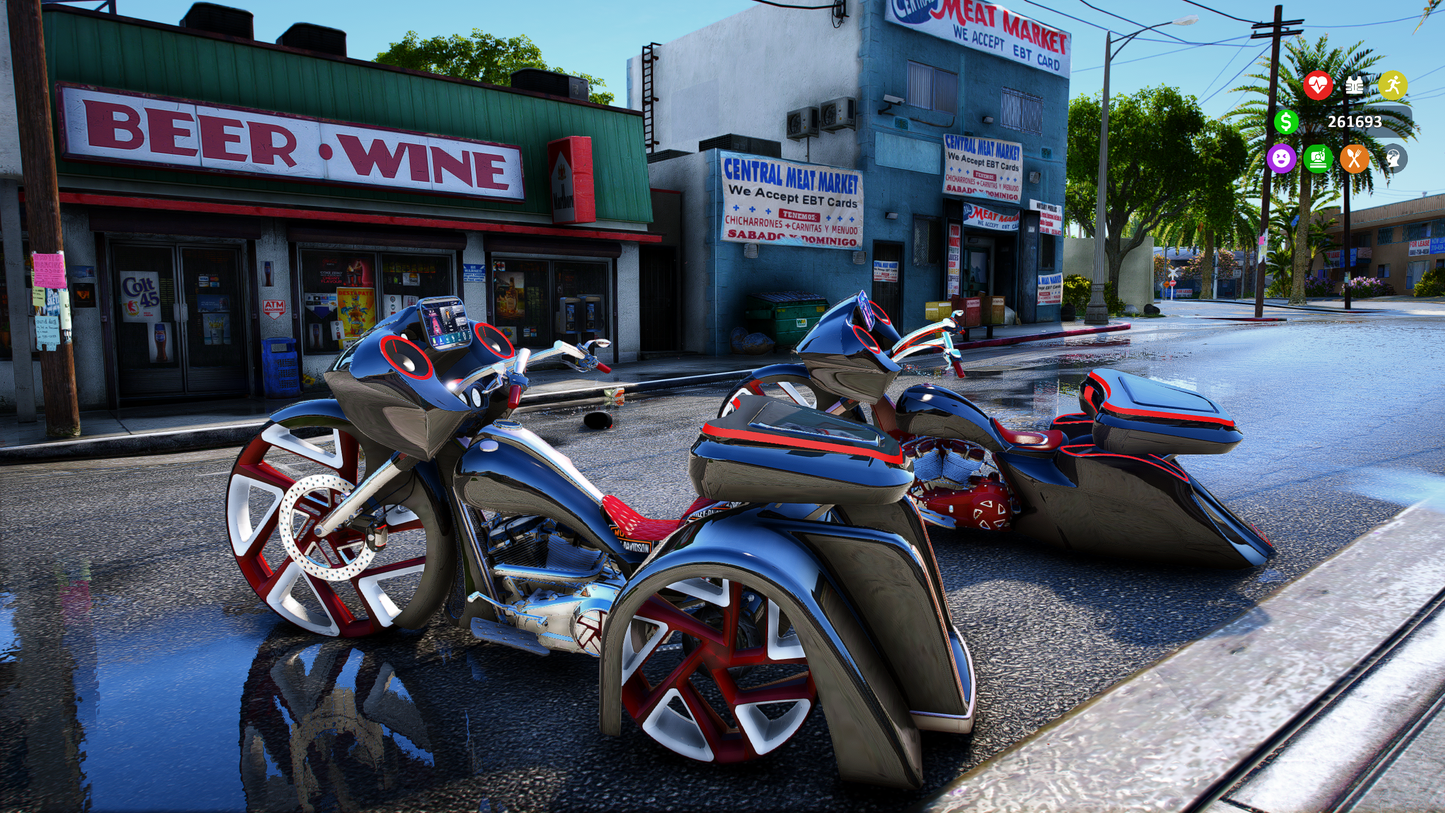
Task: Select the green radio icon
Action: (x=1318, y=159)
